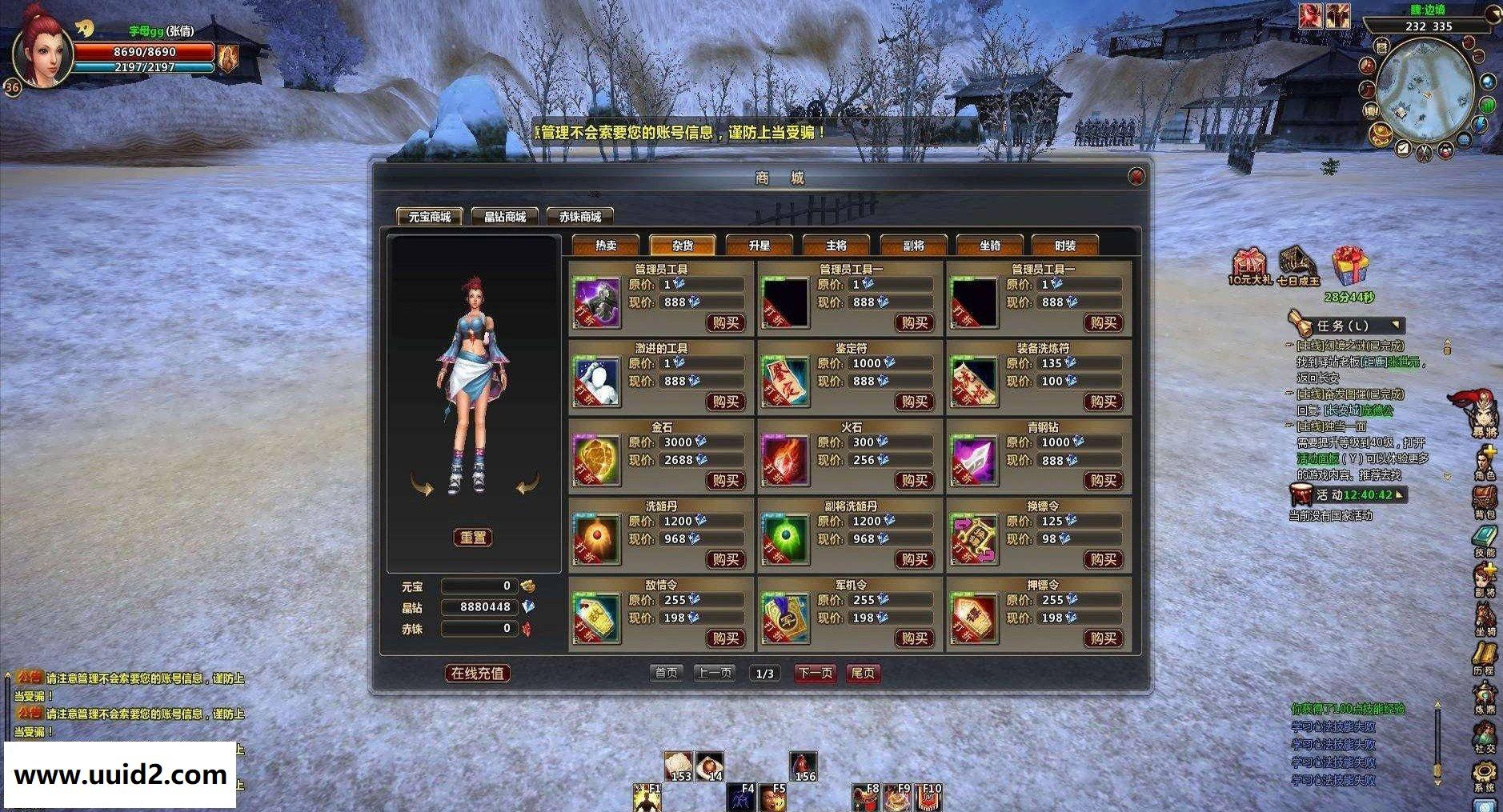Click the 火石 item icon
The height and width of the screenshot is (812, 1503).
(x=785, y=461)
